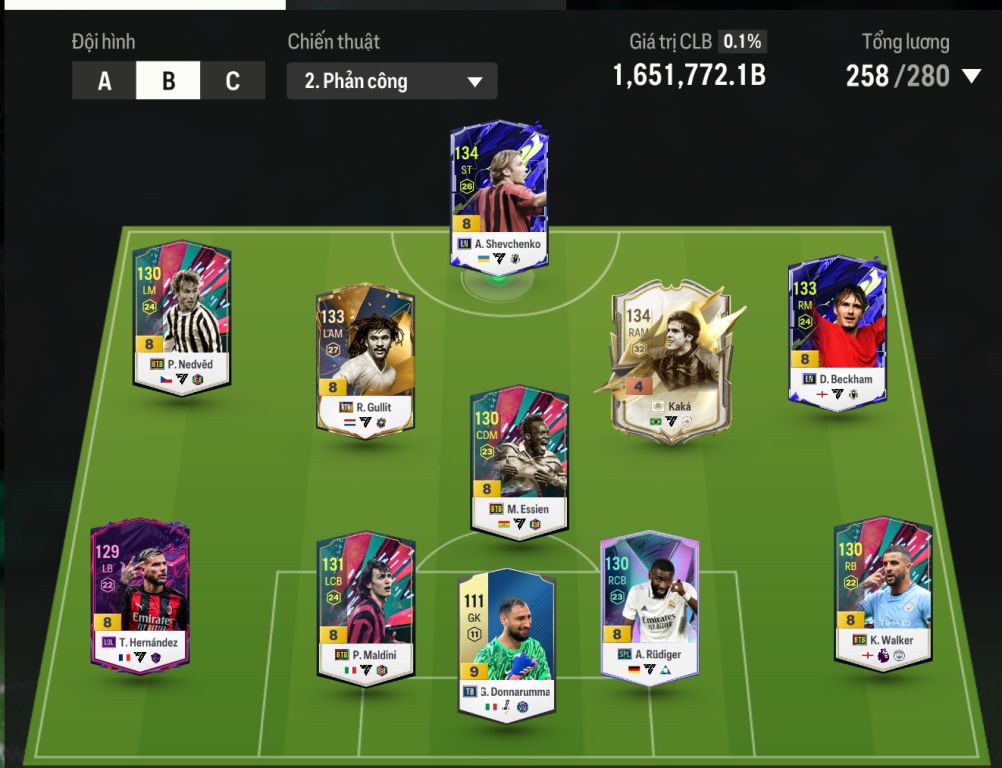Switch to squad tab C
Viewport: 1002px width, 768px height.
(x=232, y=81)
